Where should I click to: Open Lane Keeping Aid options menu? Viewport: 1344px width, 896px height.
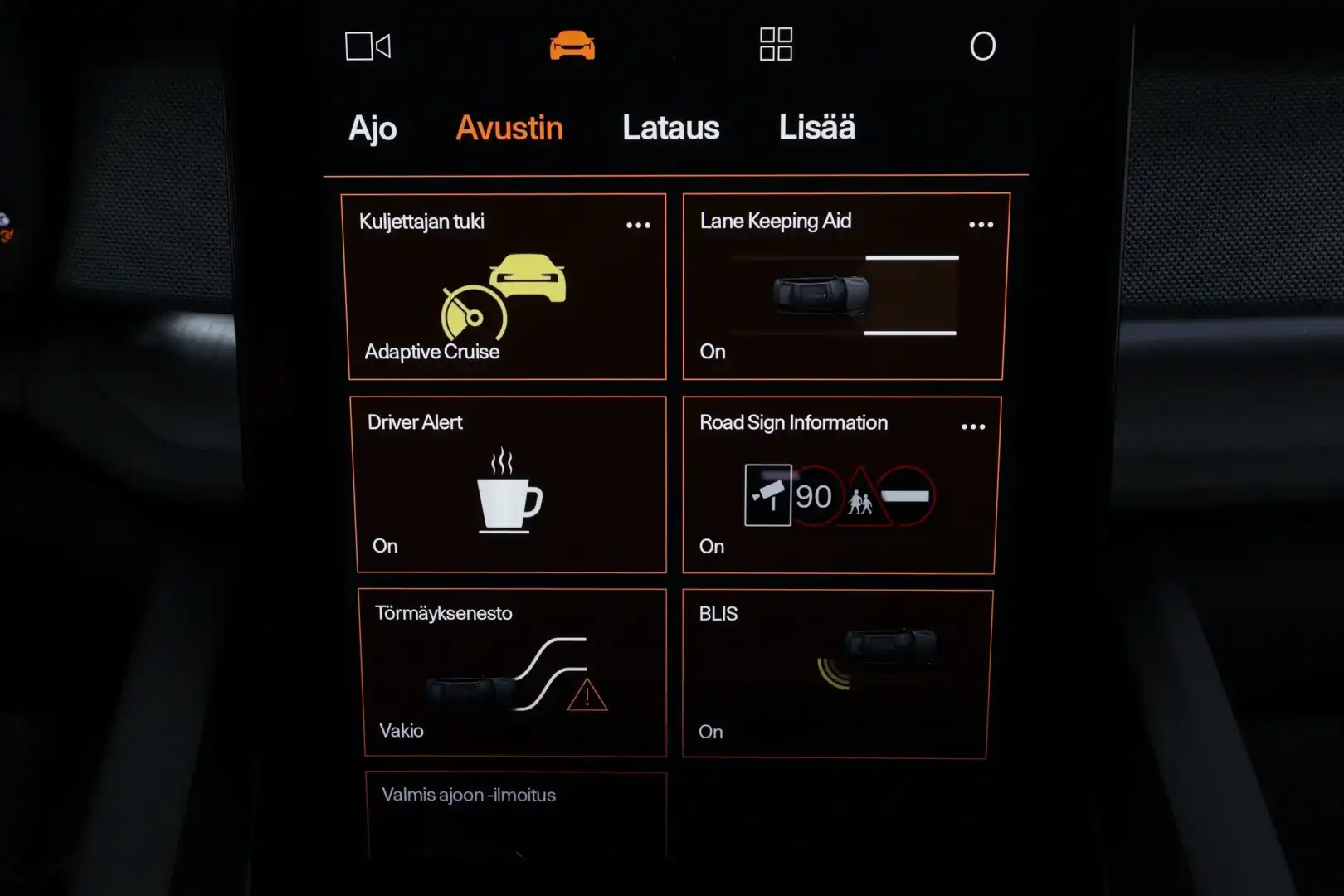tap(981, 224)
